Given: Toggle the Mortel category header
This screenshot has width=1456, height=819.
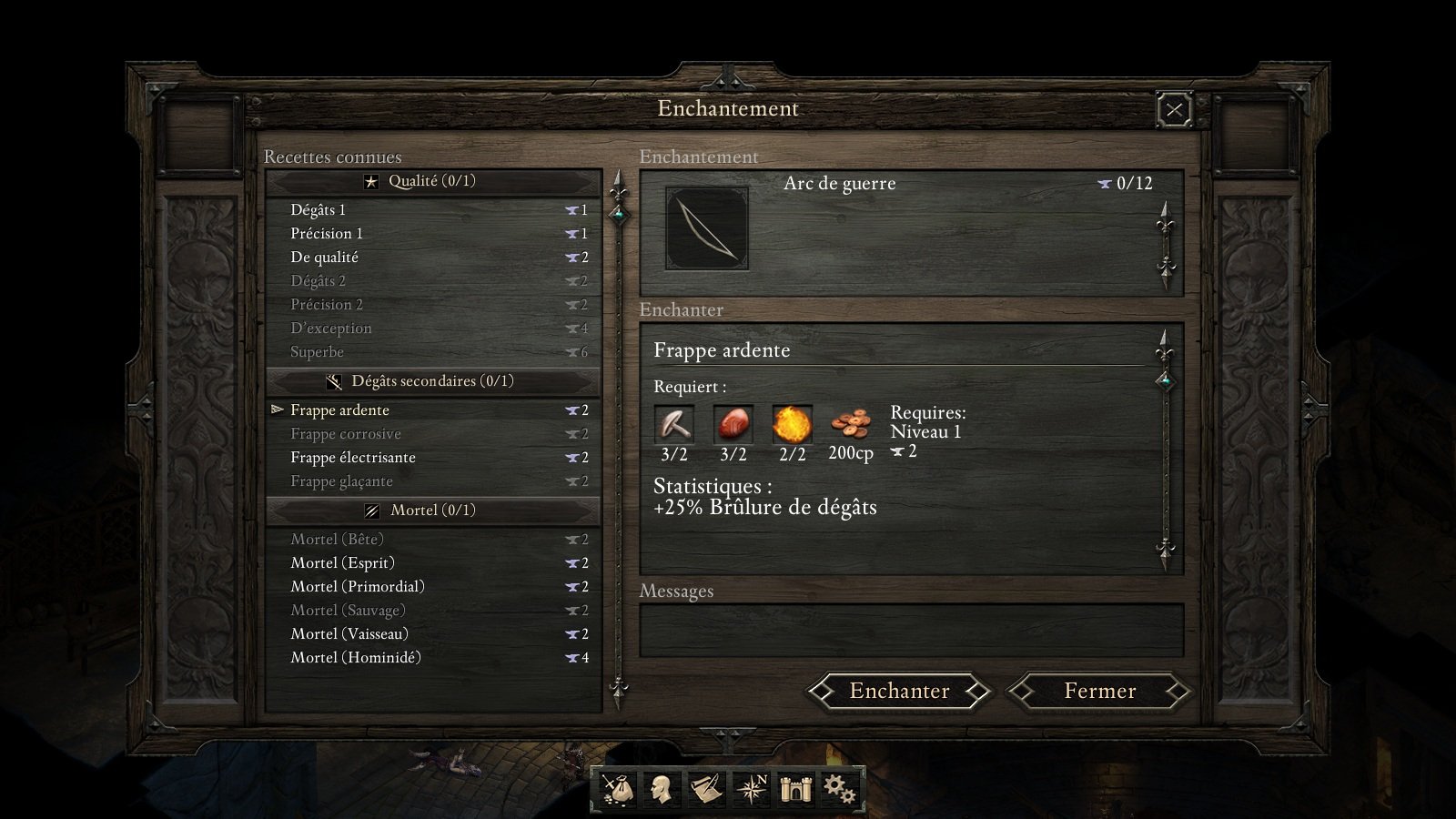Looking at the screenshot, I should pos(432,511).
